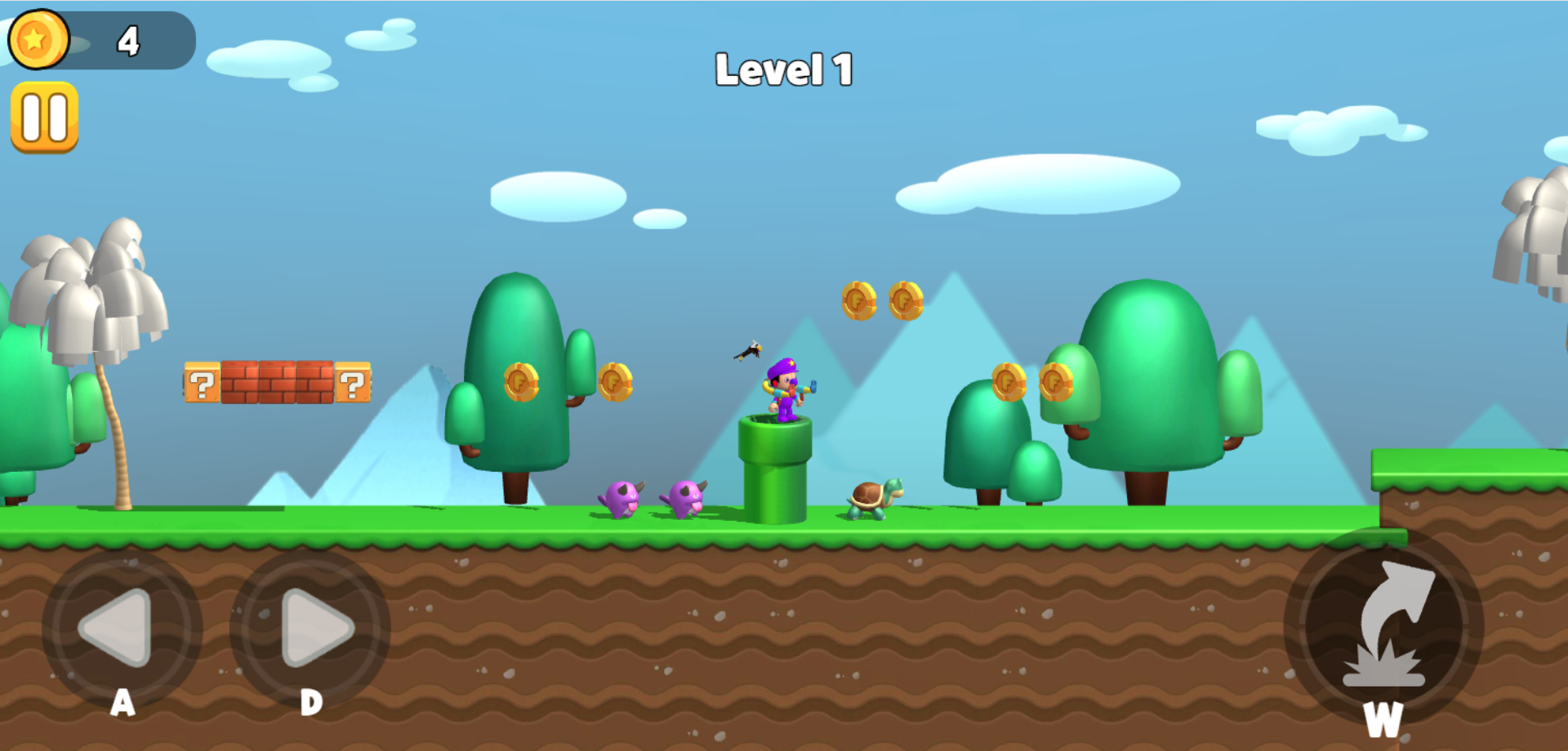Screen dimensions: 1568x751
Task: Pause the game with the yellow button
Action: tap(44, 118)
